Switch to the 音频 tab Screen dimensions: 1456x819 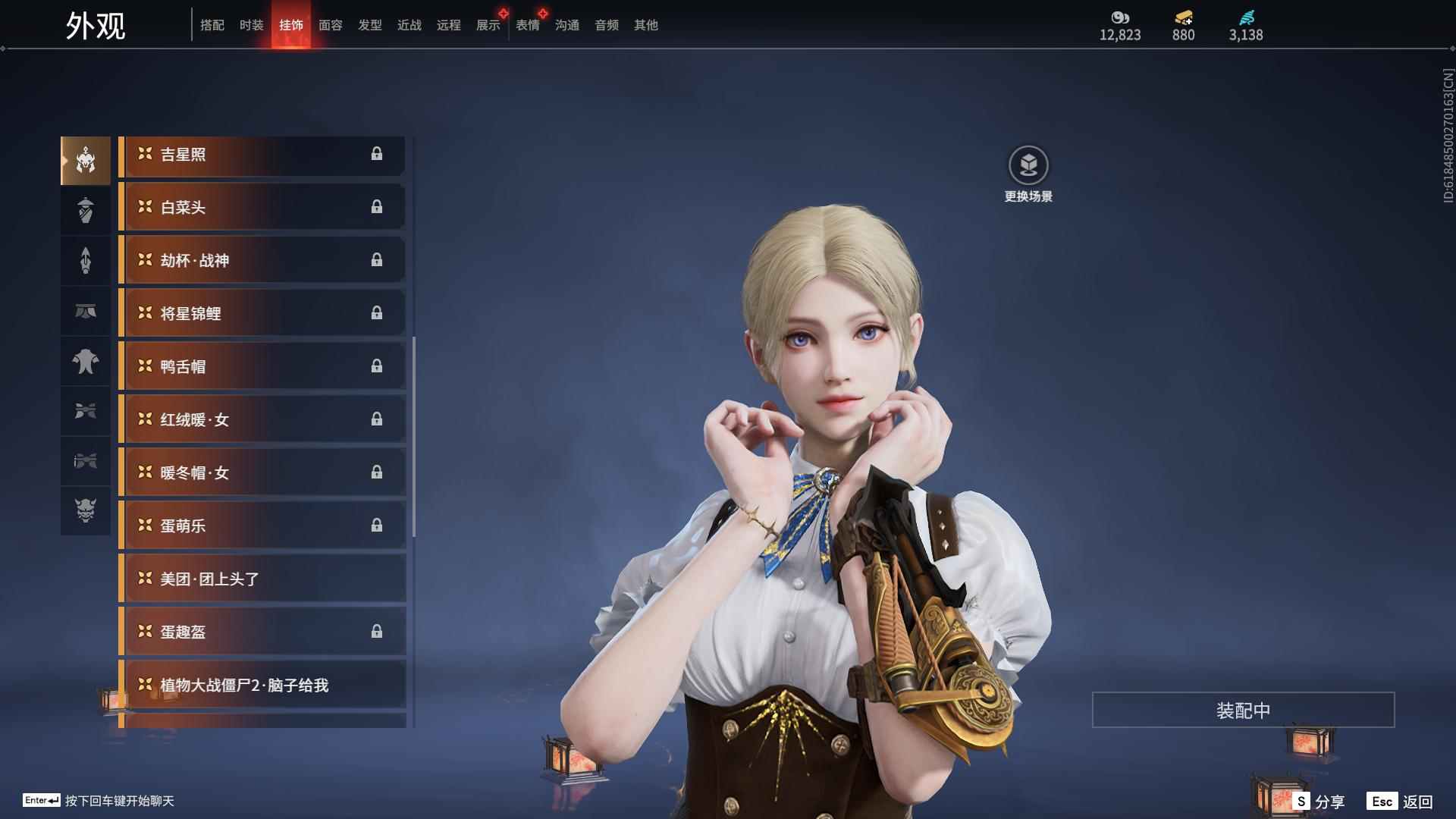point(607,25)
